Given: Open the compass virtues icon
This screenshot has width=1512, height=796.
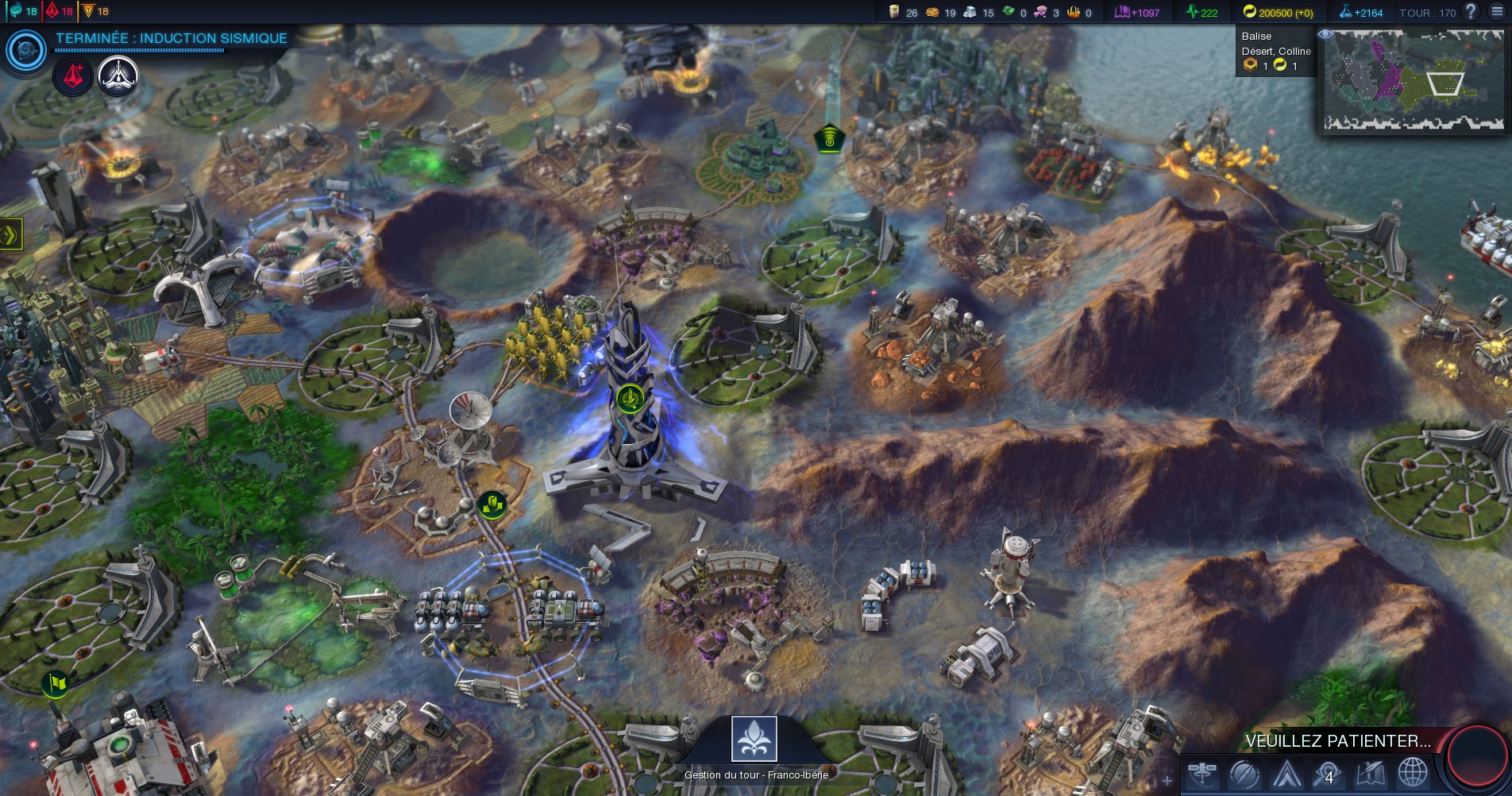Looking at the screenshot, I should click(x=1244, y=773).
